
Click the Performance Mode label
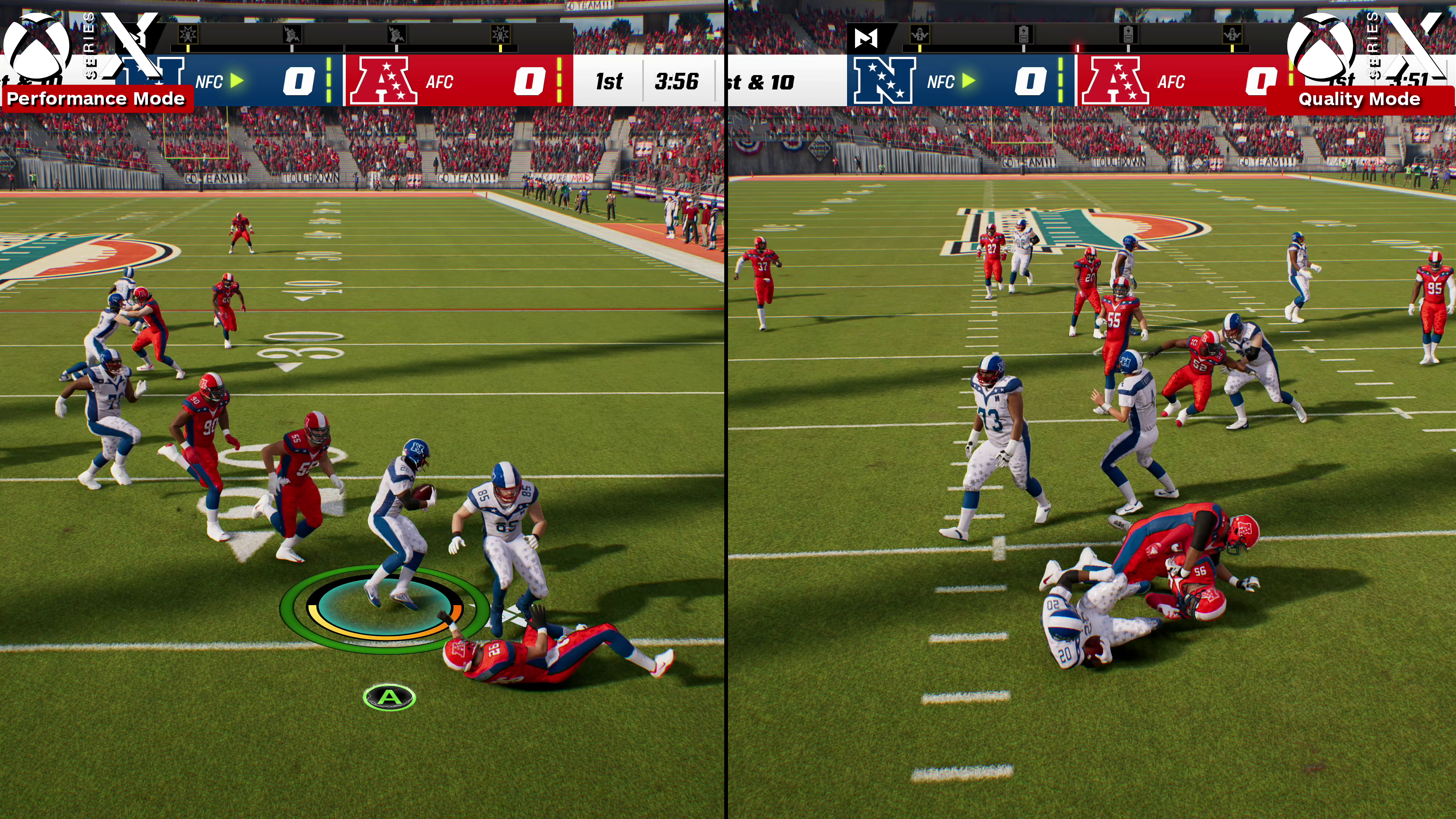click(96, 99)
